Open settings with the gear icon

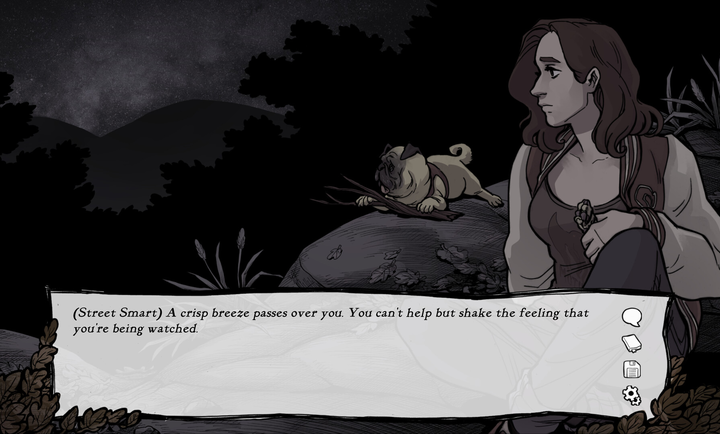(631, 395)
